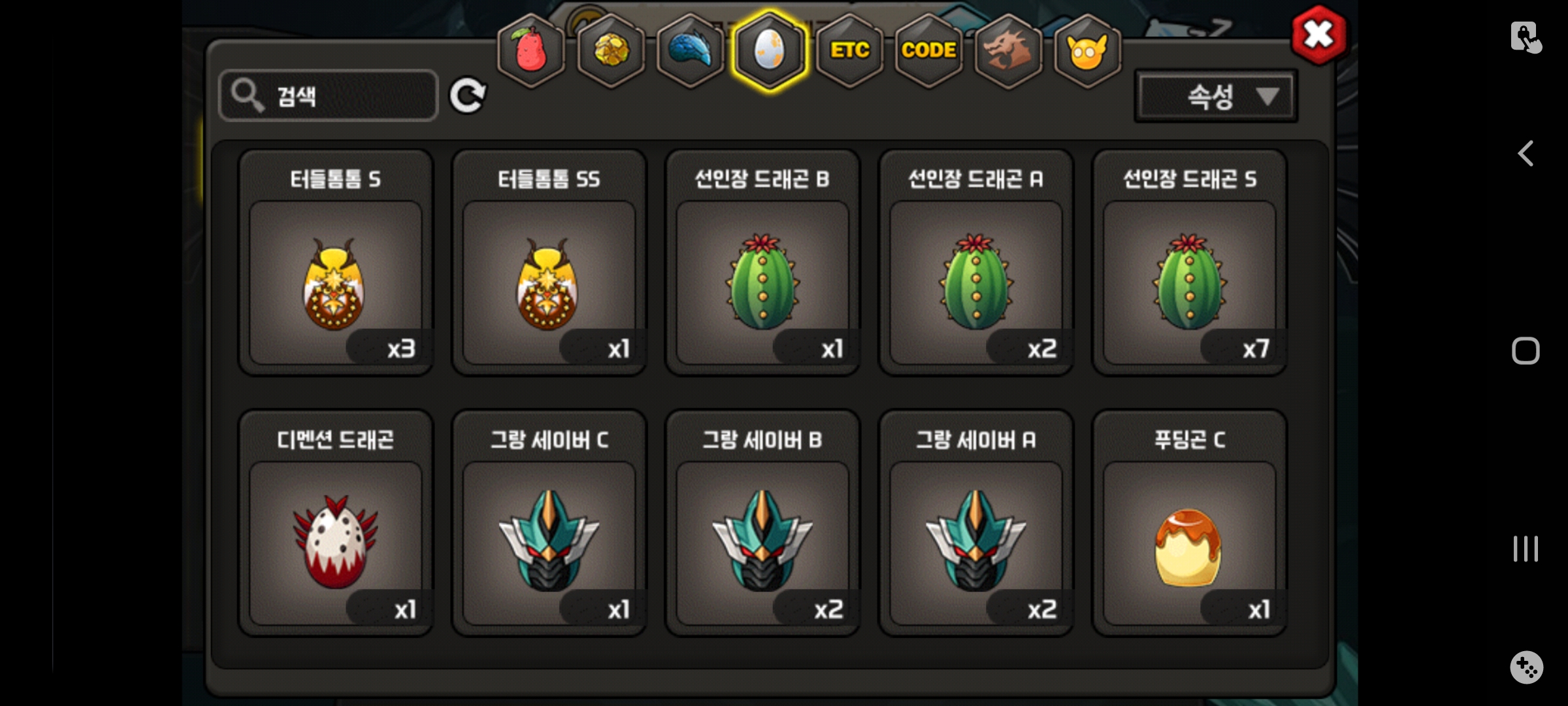Select the blue dragon scale tab

(691, 50)
